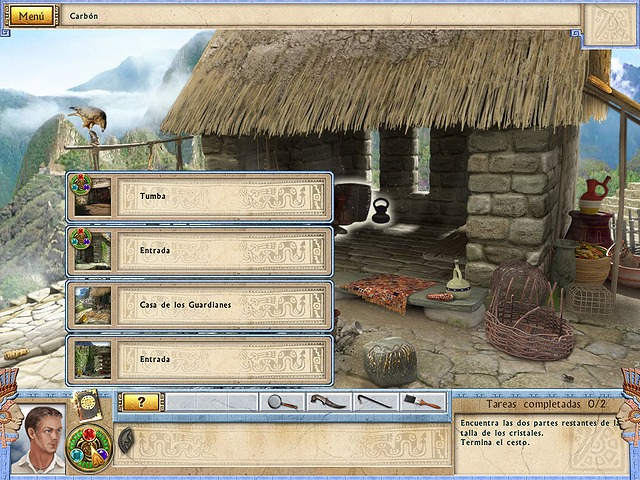Viewport: 640px width, 480px height.
Task: Travel to the Tumba location
Action: pyautogui.click(x=199, y=197)
